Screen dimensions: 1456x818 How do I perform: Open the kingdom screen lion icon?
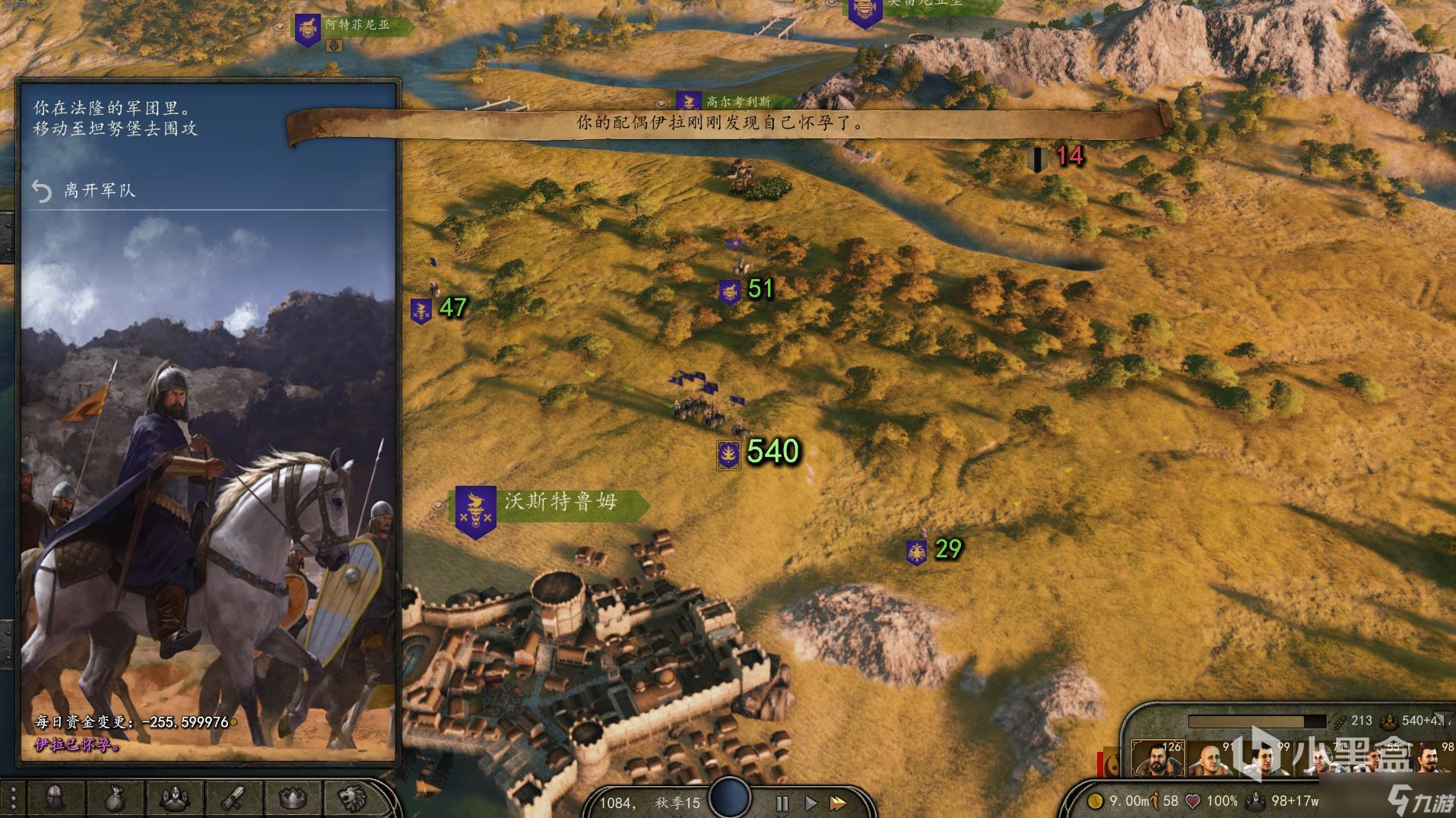click(x=352, y=798)
